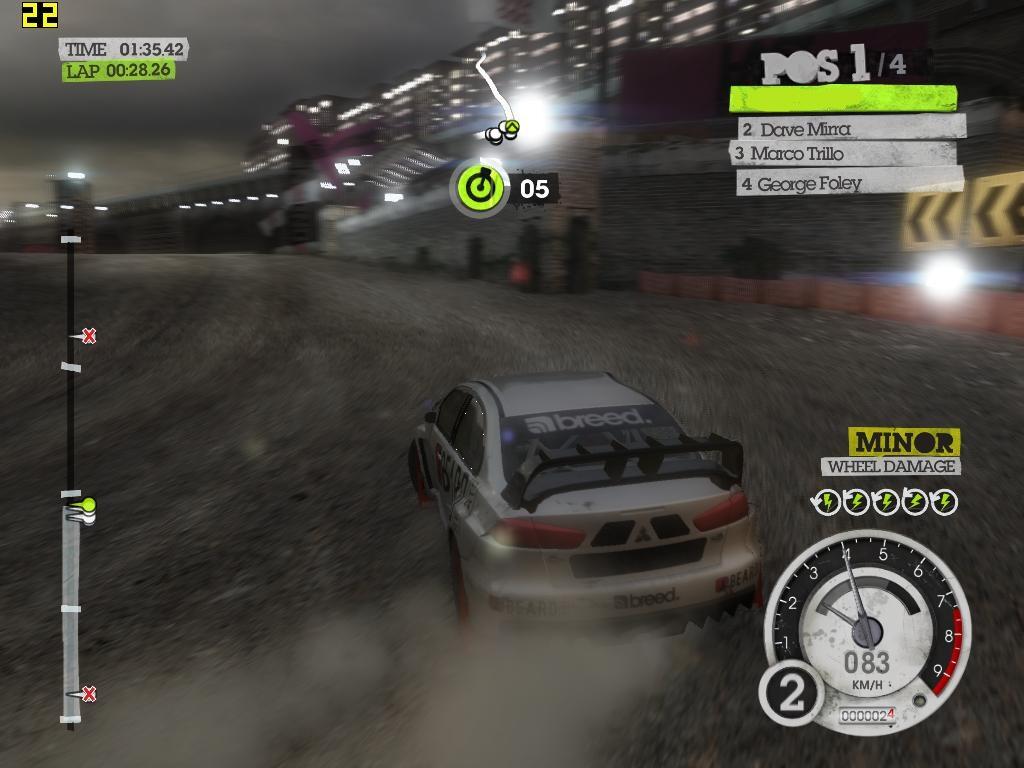1024x768 pixels.
Task: Choose George Foley's row in the standings
Action: tap(850, 183)
